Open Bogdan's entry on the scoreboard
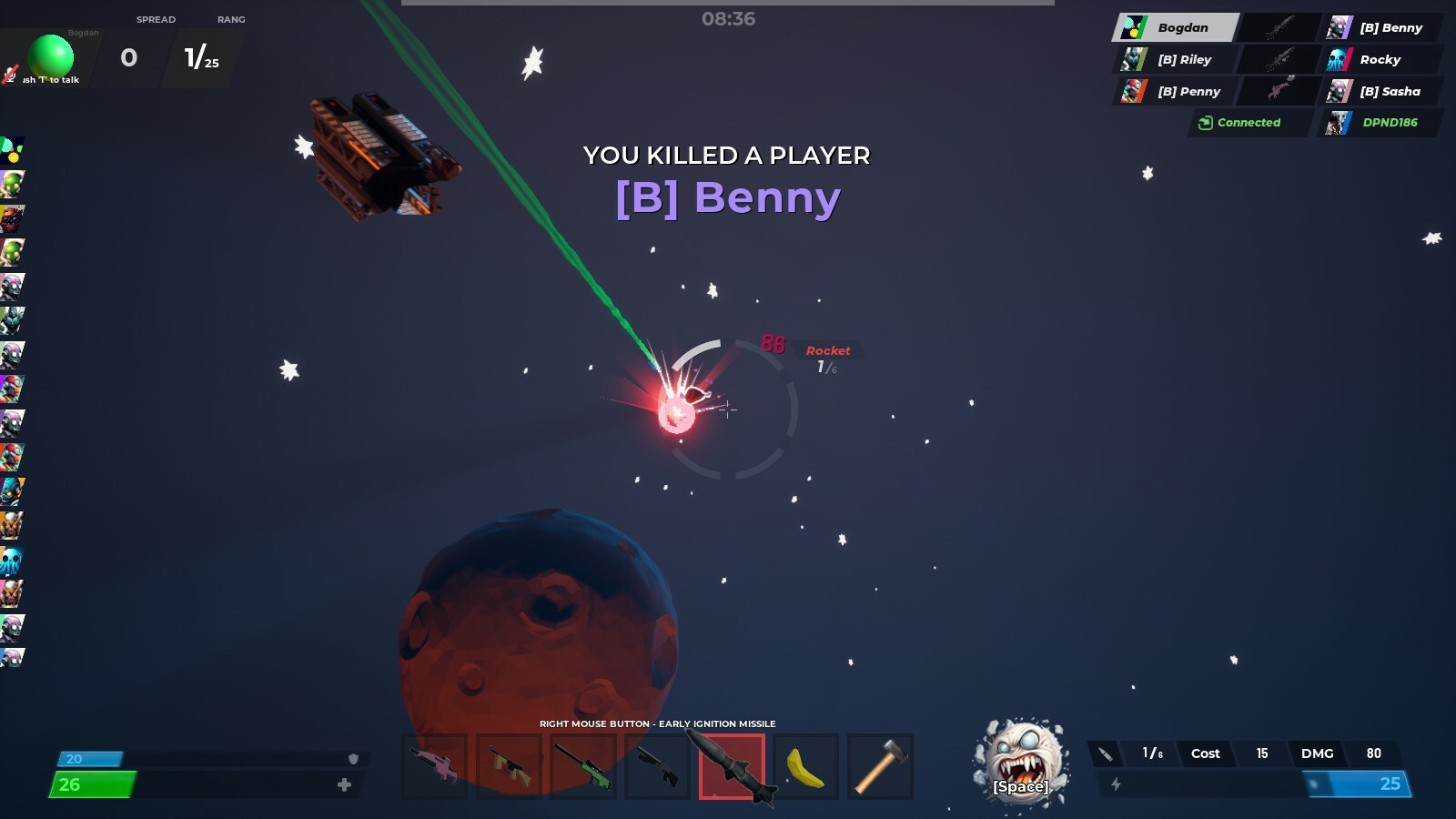The width and height of the screenshot is (1456, 819). (x=1180, y=27)
